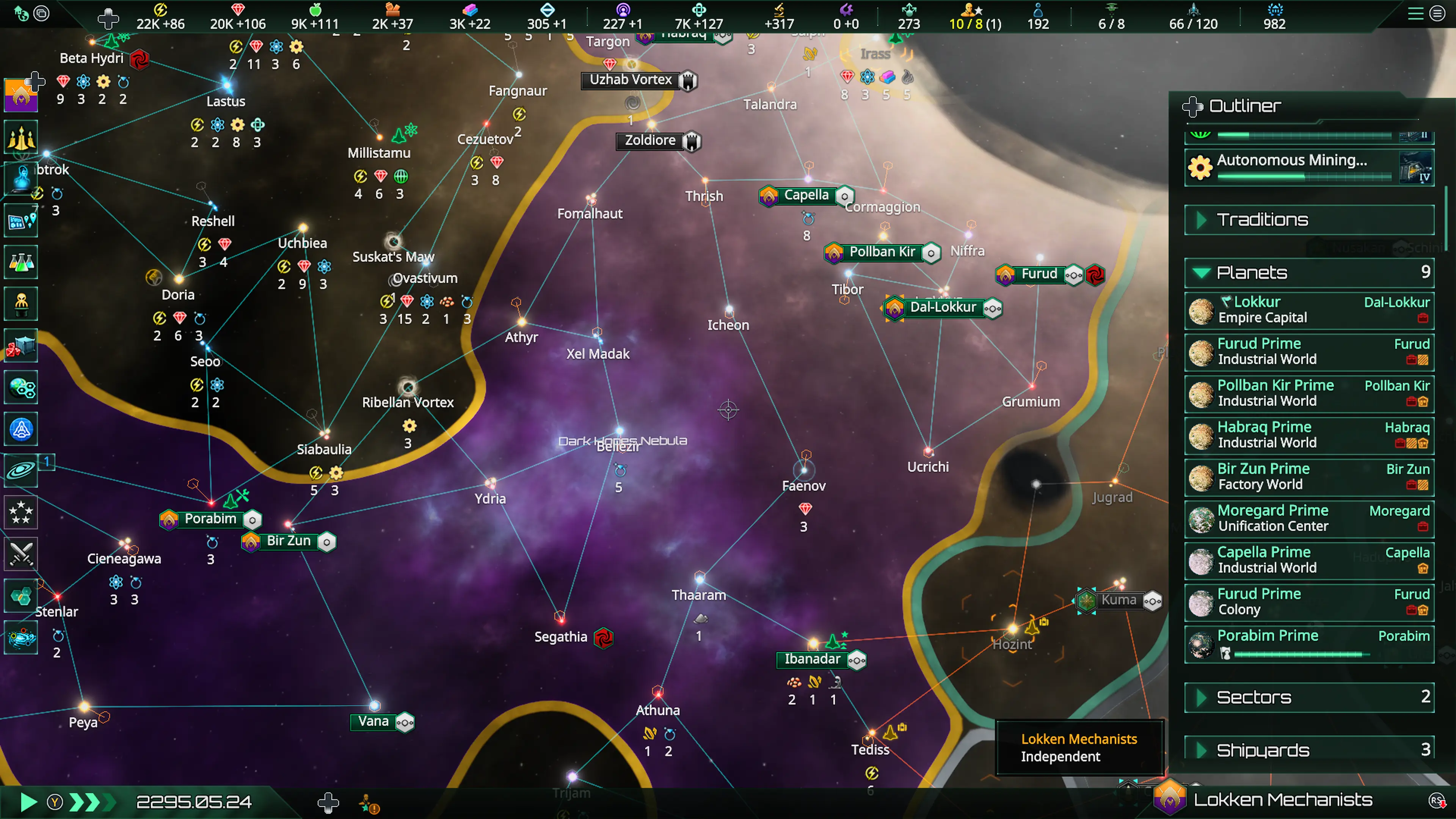
Task: Click the leader alert notification icon
Action: 369,803
